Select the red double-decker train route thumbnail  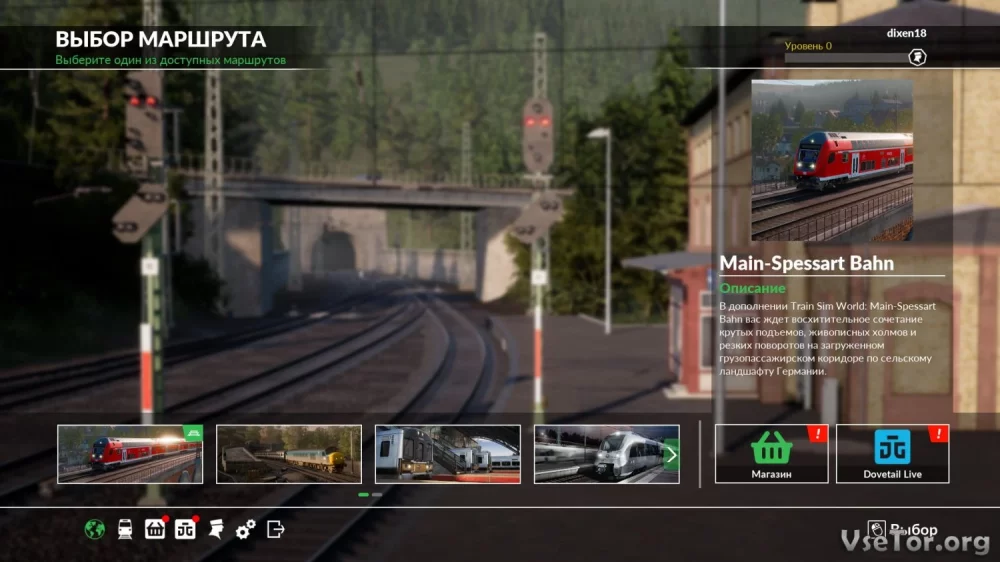(x=130, y=455)
